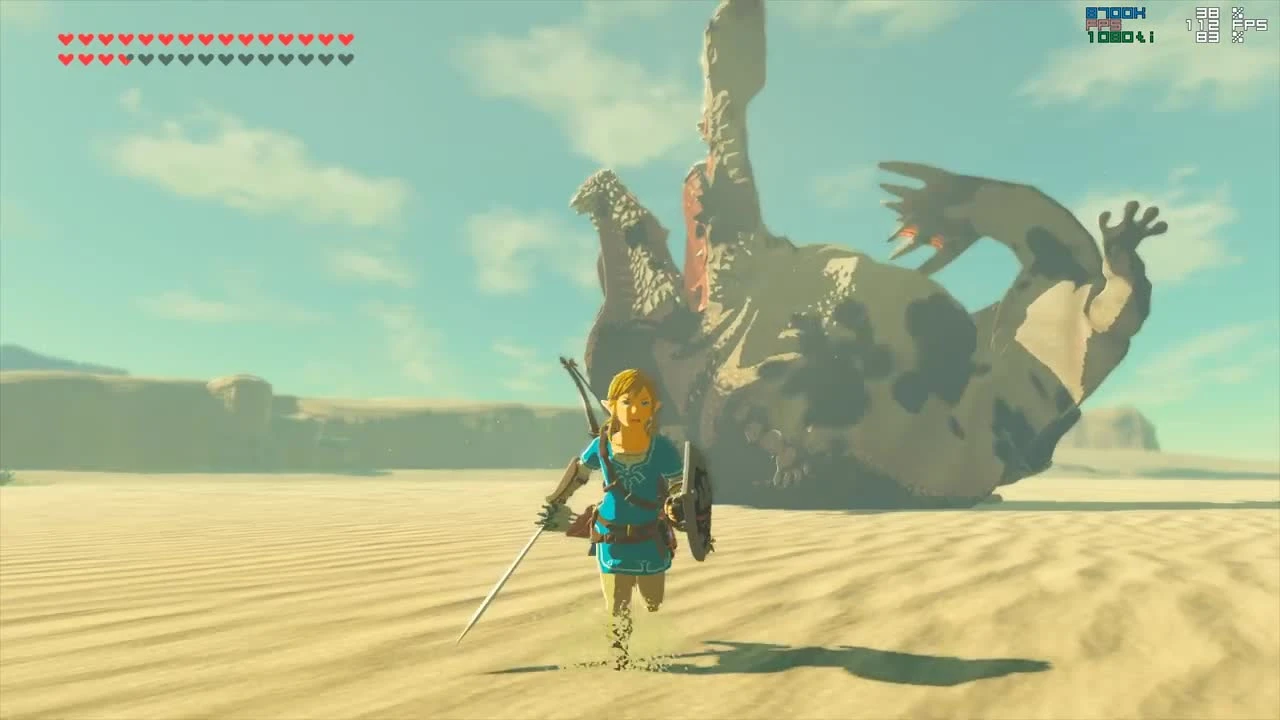Click the 83 percent GPU usage stat
The image size is (1280, 720).
pos(1207,37)
